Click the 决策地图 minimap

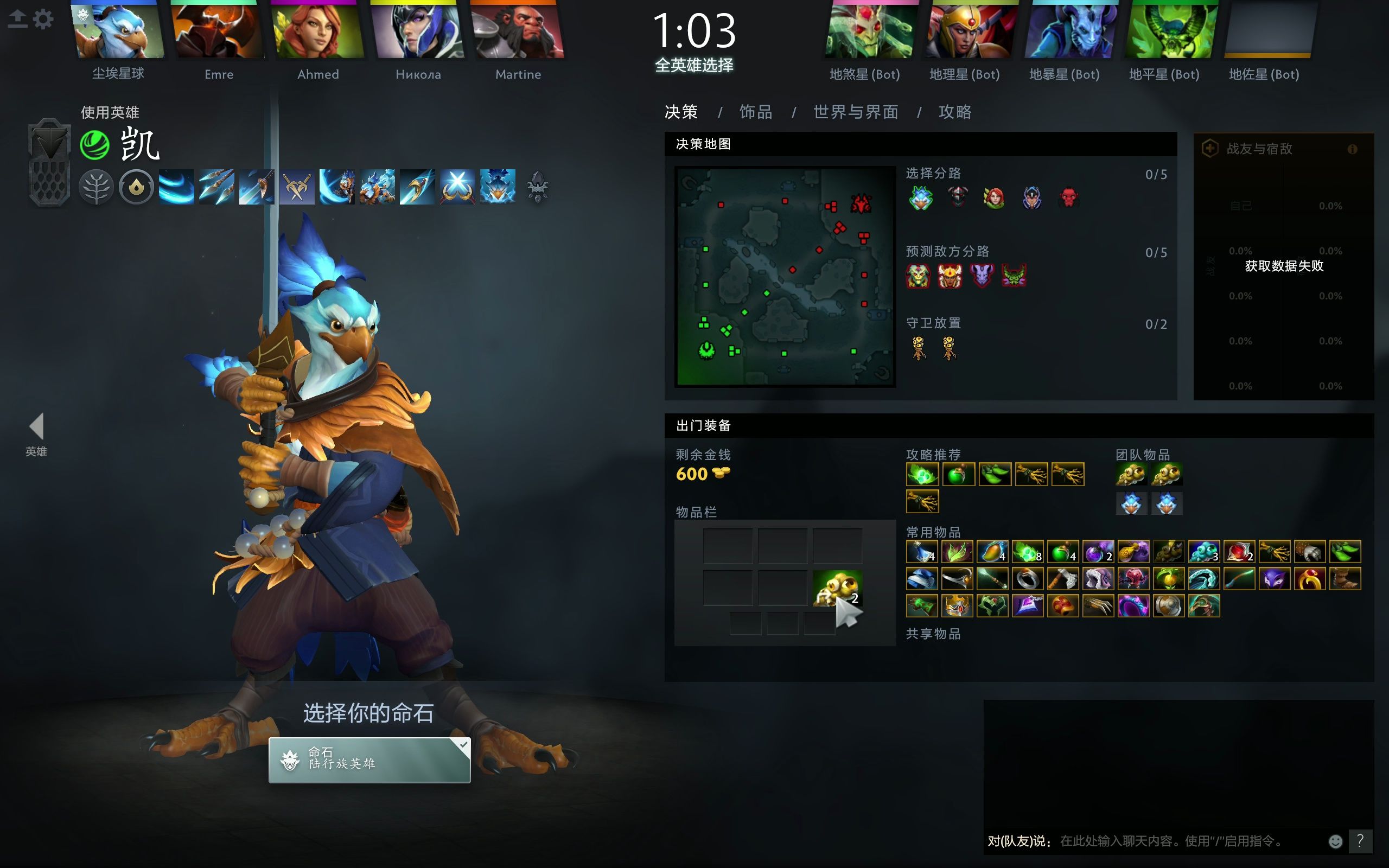click(785, 276)
